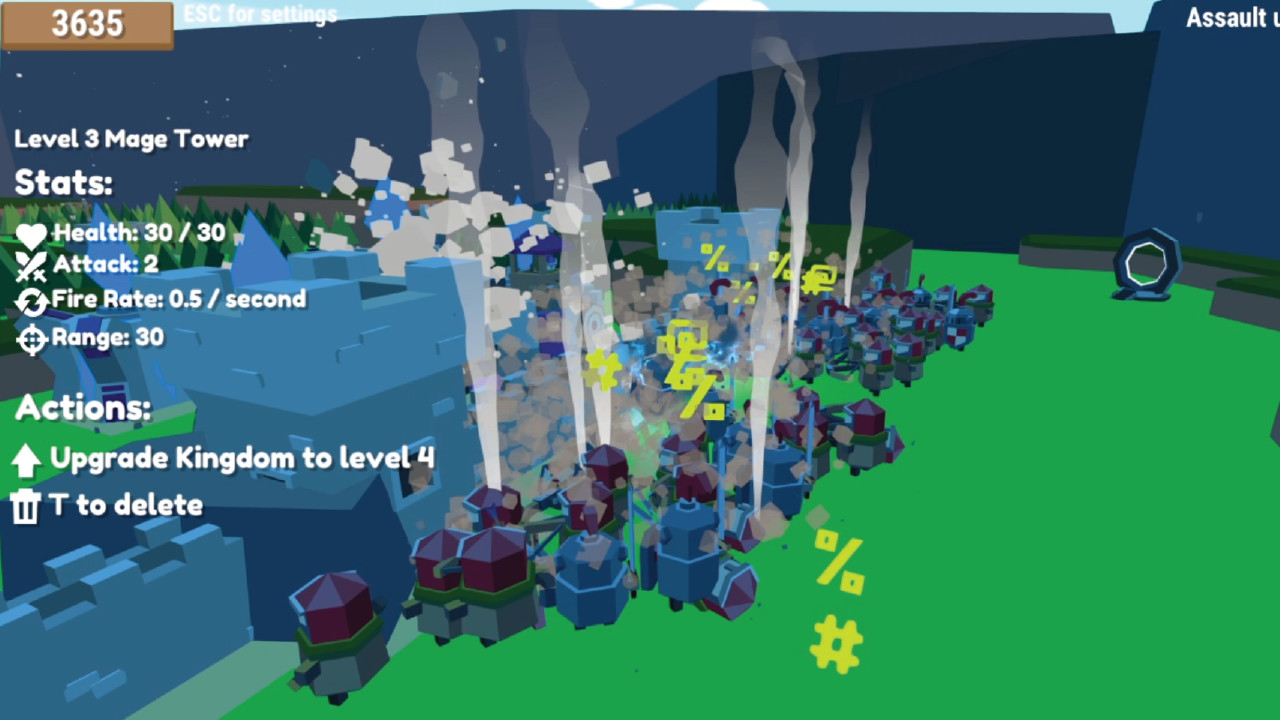Collapse the Level 3 Mage Tower panel
The height and width of the screenshot is (720, 1280).
pyautogui.click(x=131, y=139)
